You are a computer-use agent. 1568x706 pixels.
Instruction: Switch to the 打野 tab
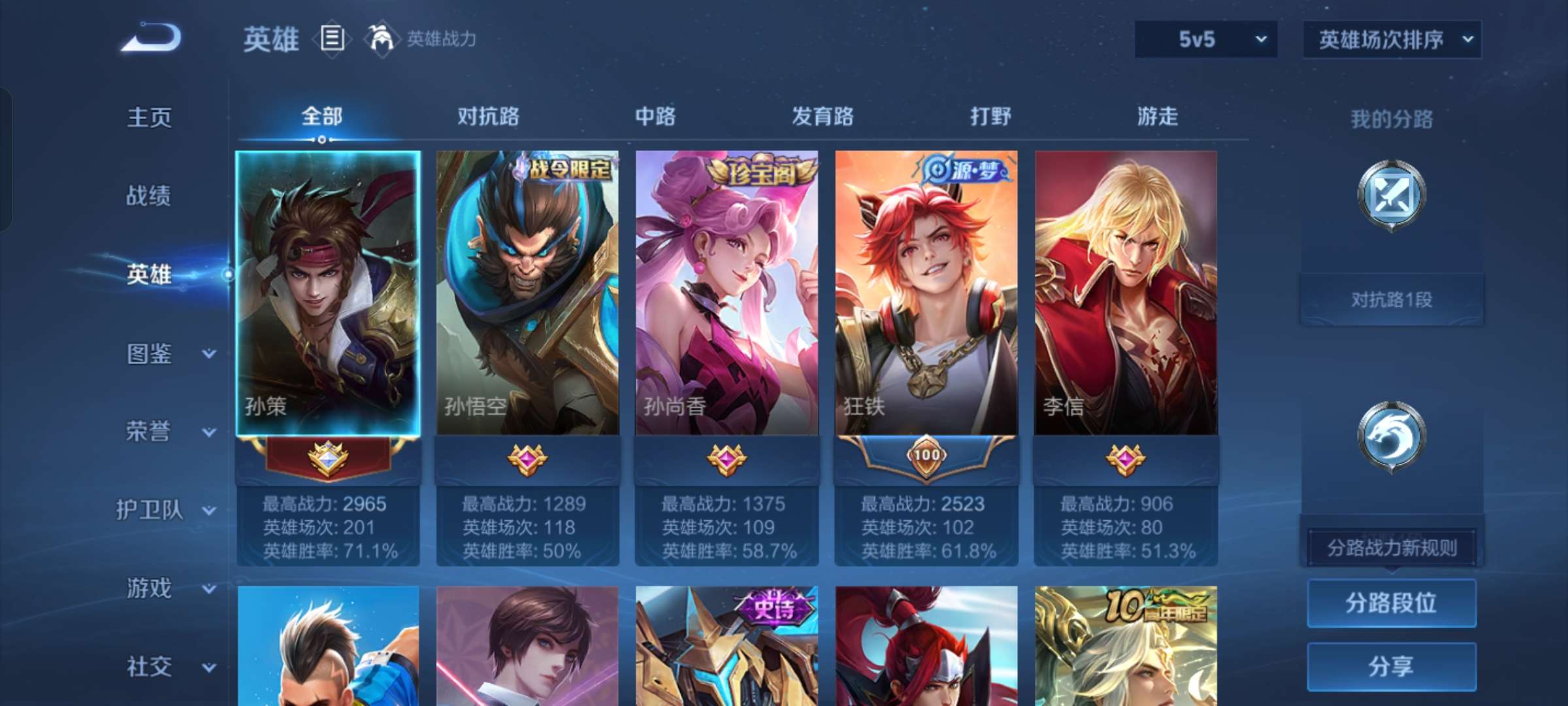(x=990, y=118)
